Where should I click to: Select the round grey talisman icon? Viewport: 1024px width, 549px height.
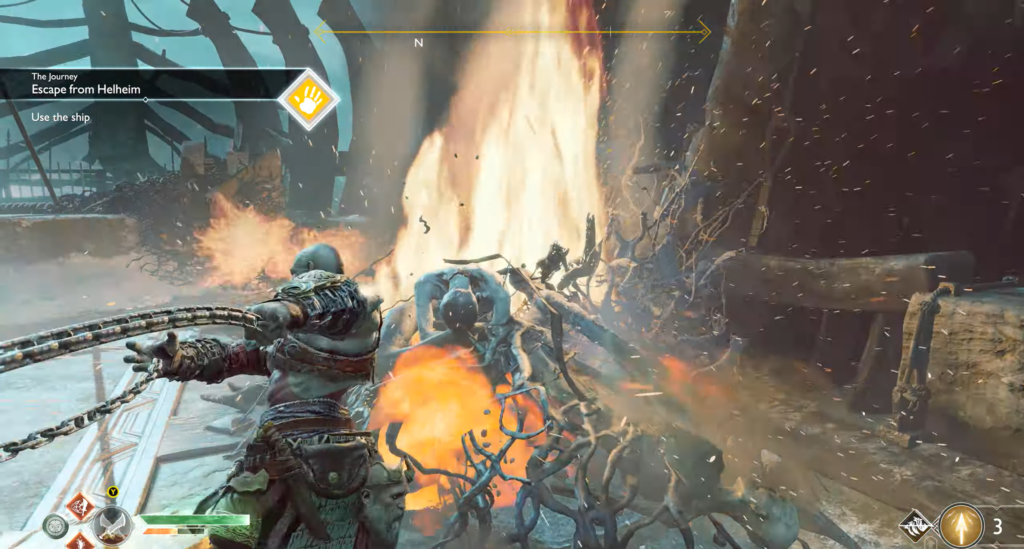(56, 526)
